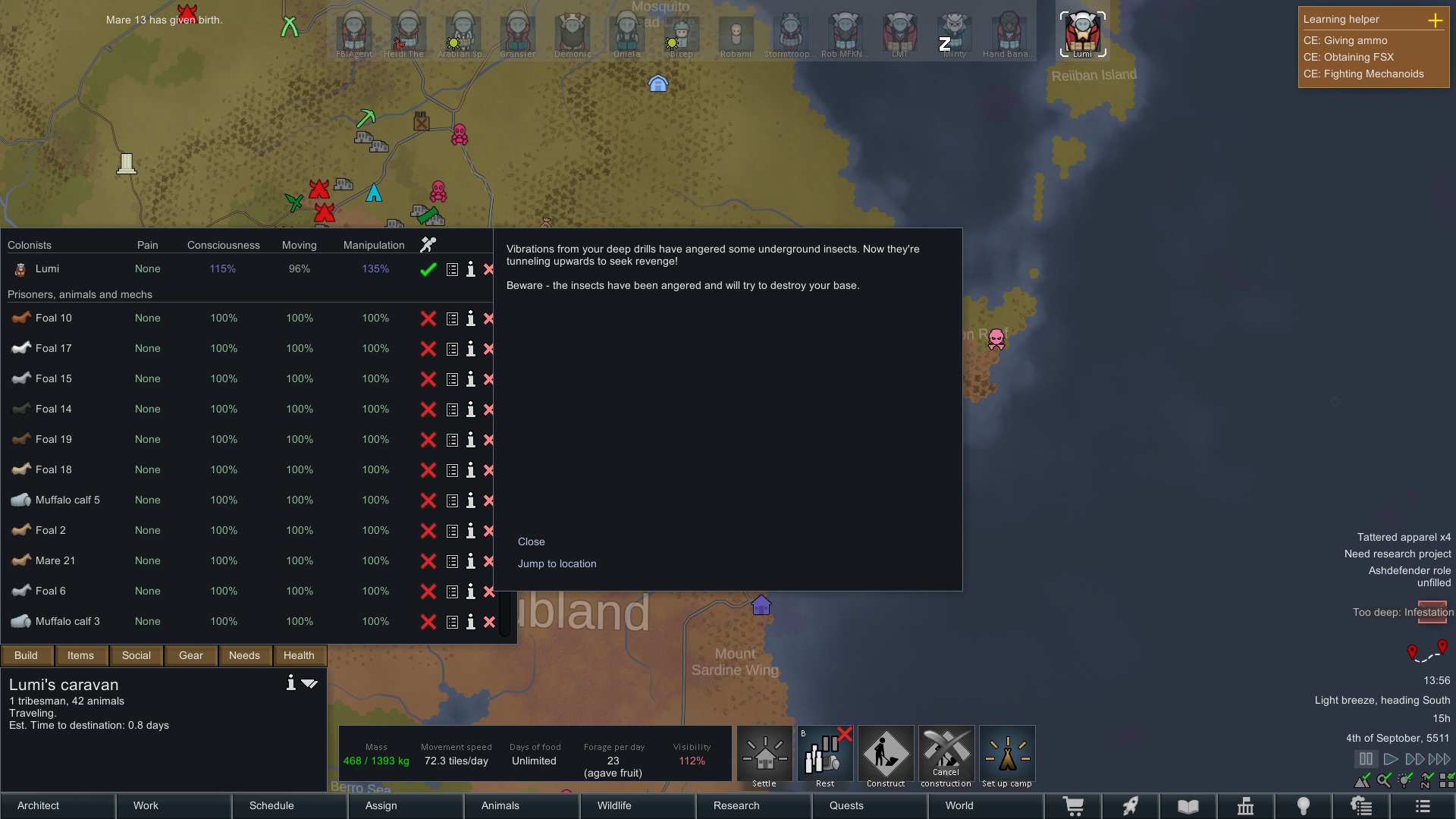Switch to the Gear tab of Lumi's caravan
1456x819 pixels.
pos(190,655)
